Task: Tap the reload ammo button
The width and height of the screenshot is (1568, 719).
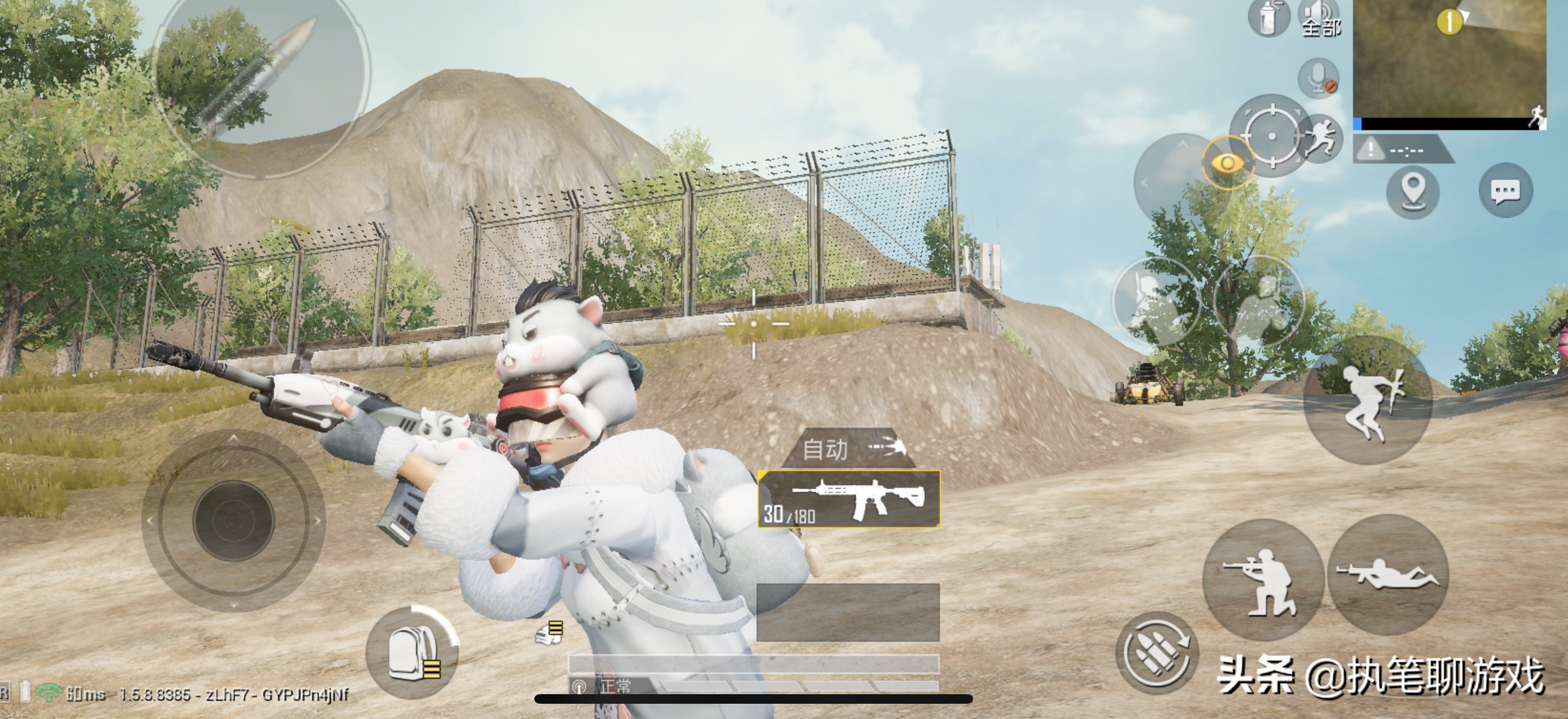Action: 1156,653
